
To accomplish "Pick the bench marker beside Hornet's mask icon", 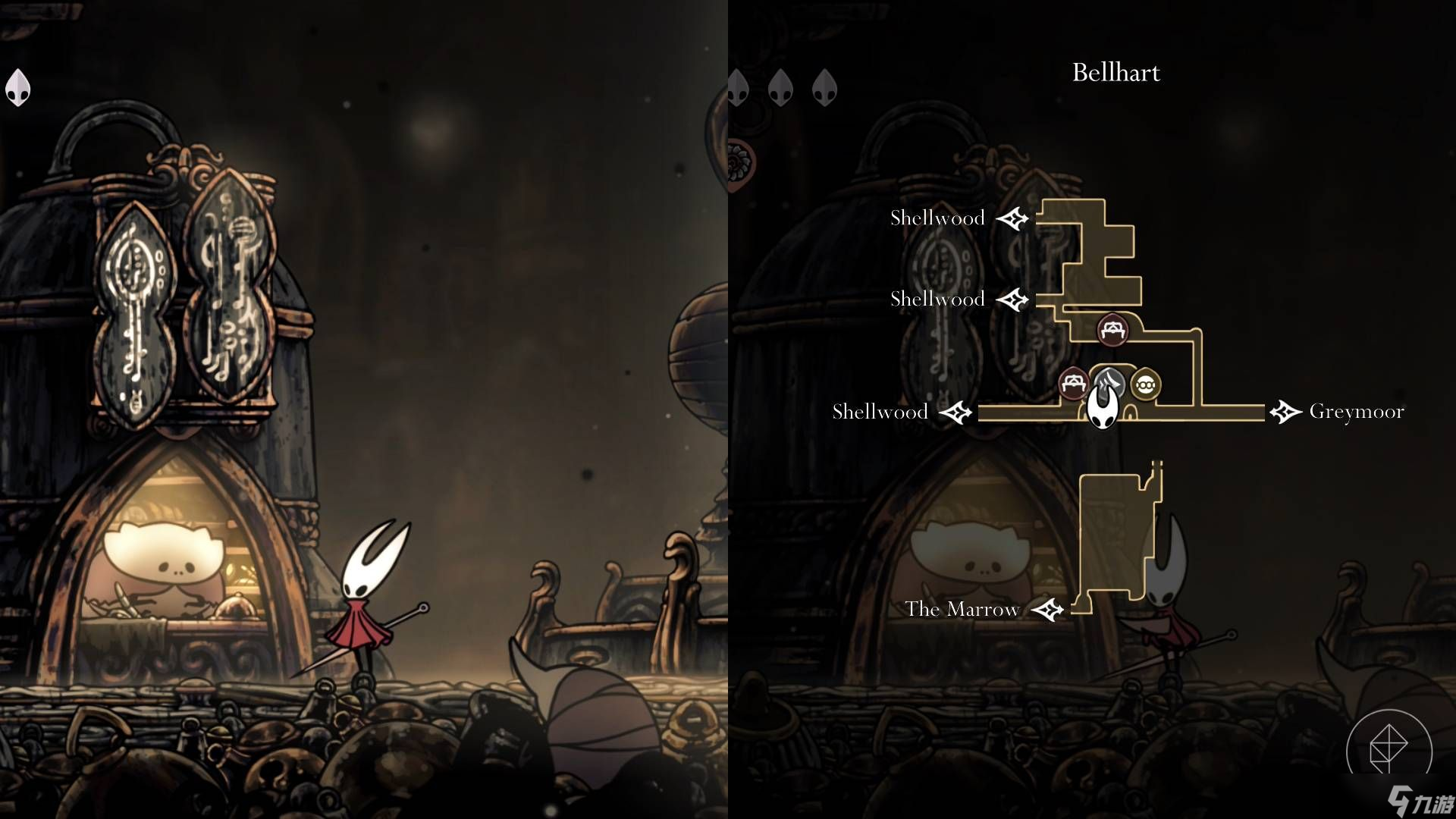I will pyautogui.click(x=1073, y=383).
